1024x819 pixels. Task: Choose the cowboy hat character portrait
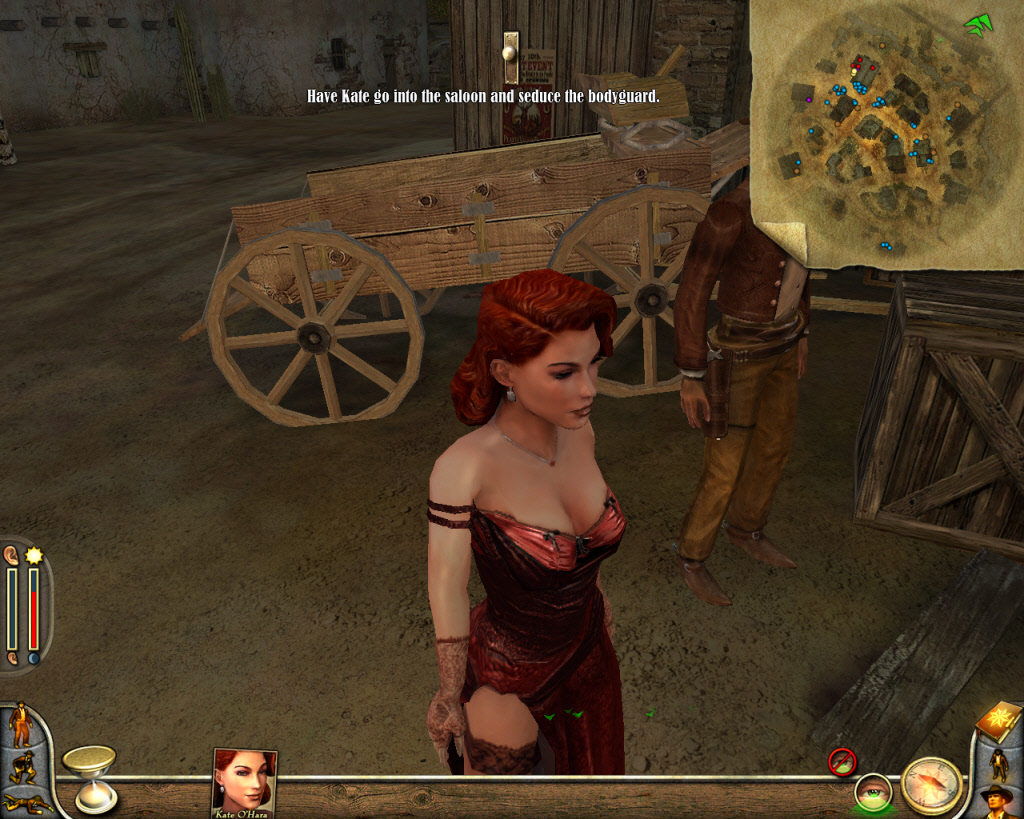point(997,802)
